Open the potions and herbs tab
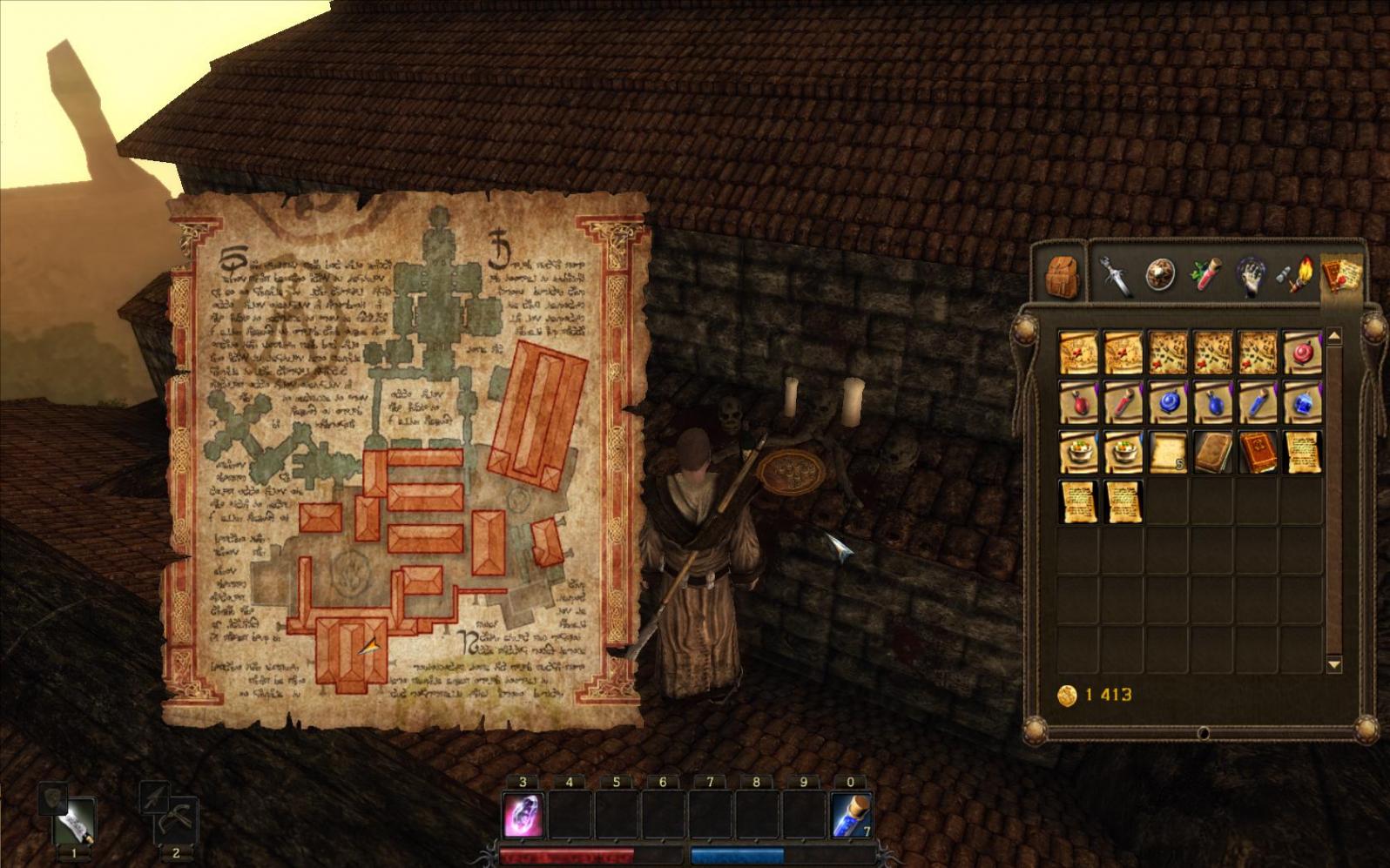The width and height of the screenshot is (1390, 868). [x=1205, y=273]
